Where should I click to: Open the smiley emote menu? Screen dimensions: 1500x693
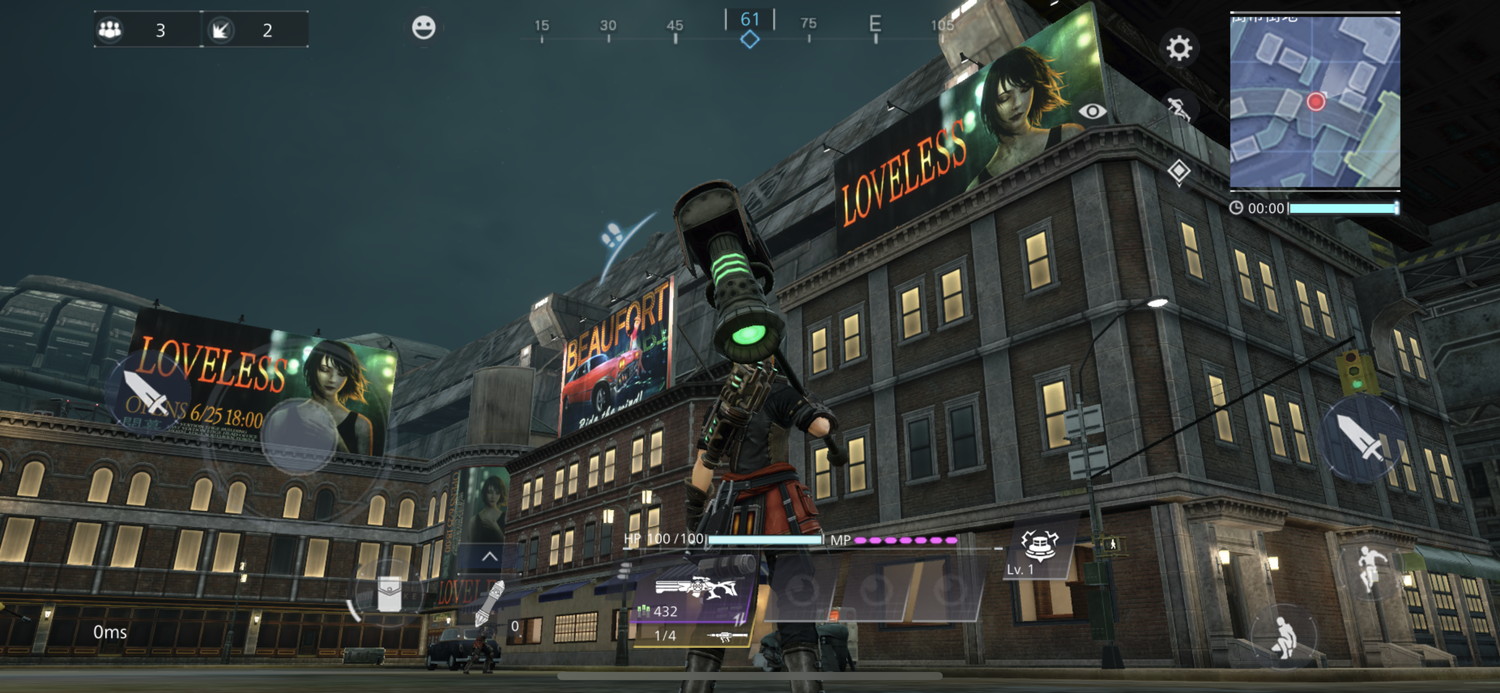424,28
